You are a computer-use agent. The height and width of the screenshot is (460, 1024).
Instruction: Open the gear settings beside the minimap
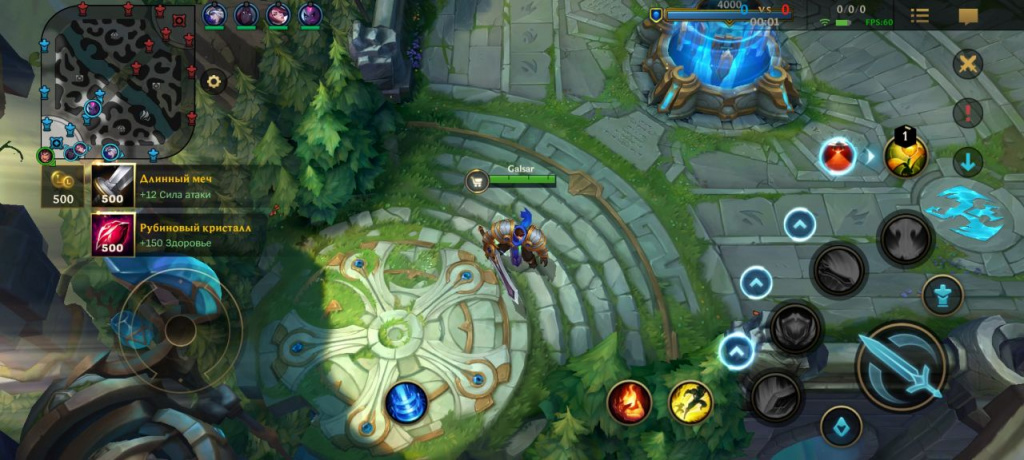pos(213,82)
